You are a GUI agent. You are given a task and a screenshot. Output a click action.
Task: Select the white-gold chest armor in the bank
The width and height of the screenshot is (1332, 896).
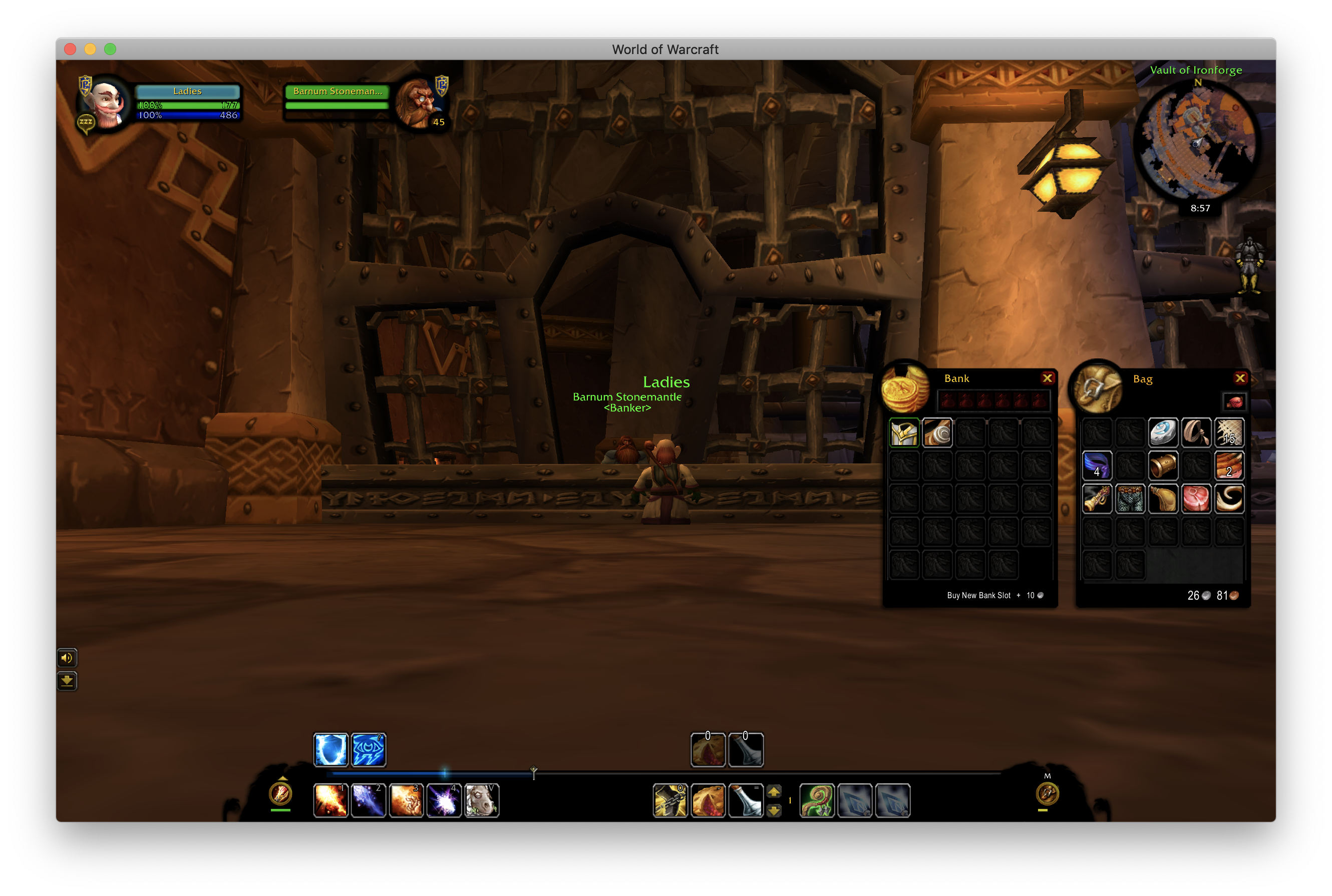coord(904,432)
